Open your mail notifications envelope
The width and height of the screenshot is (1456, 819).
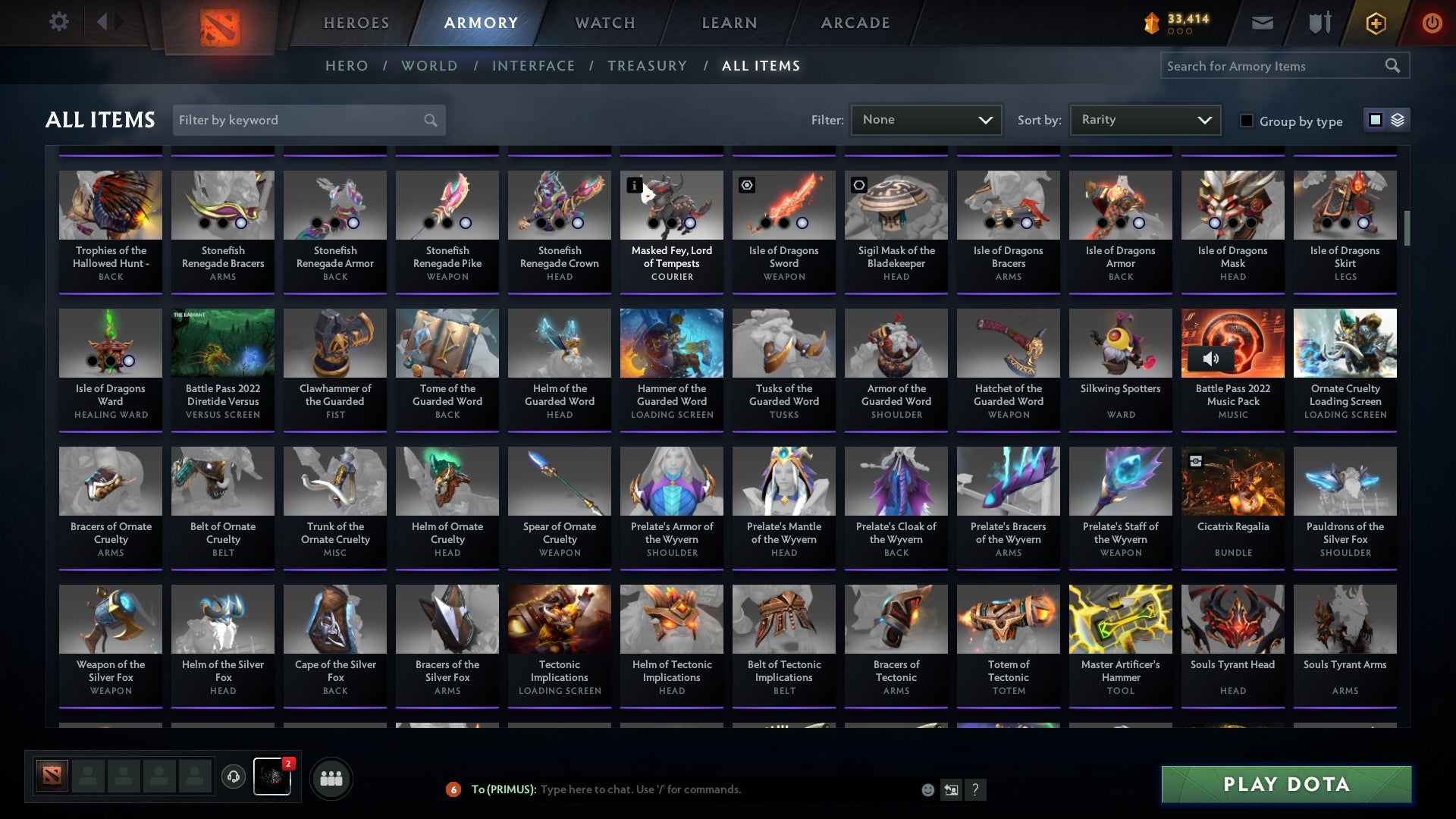1262,22
